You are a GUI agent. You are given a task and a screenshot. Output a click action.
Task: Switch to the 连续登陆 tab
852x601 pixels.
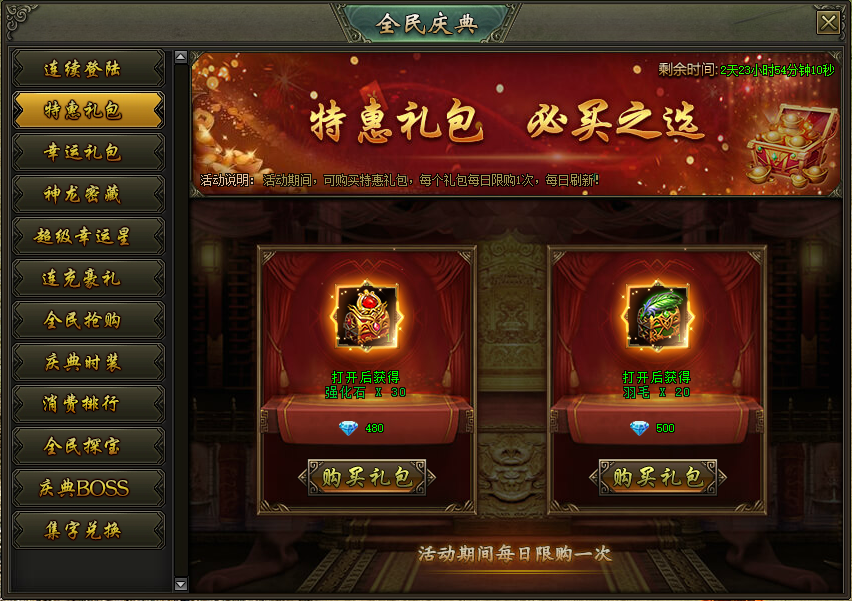tap(88, 69)
